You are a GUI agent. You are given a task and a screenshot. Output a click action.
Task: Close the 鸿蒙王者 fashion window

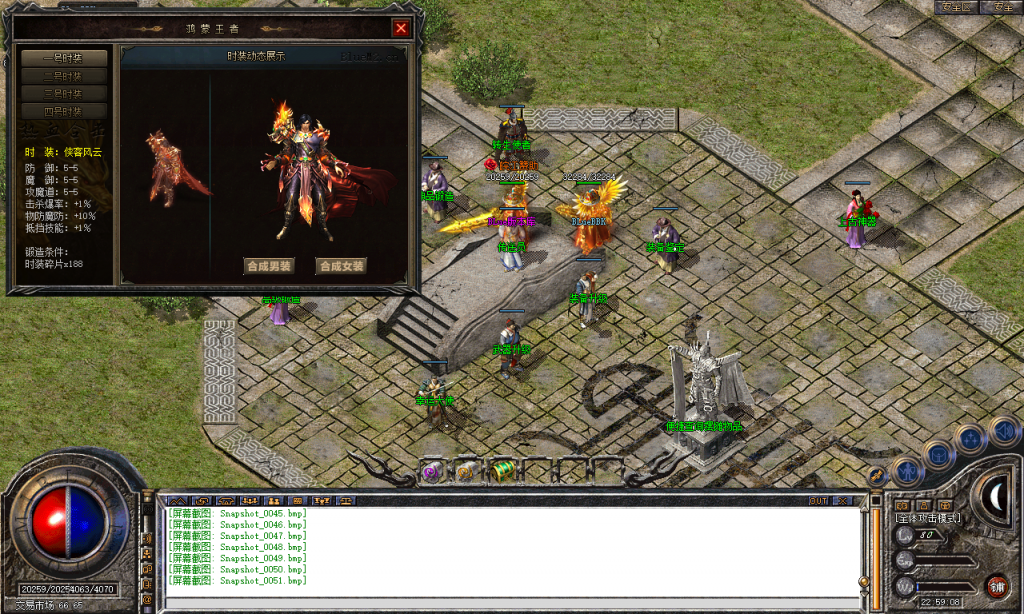[401, 28]
